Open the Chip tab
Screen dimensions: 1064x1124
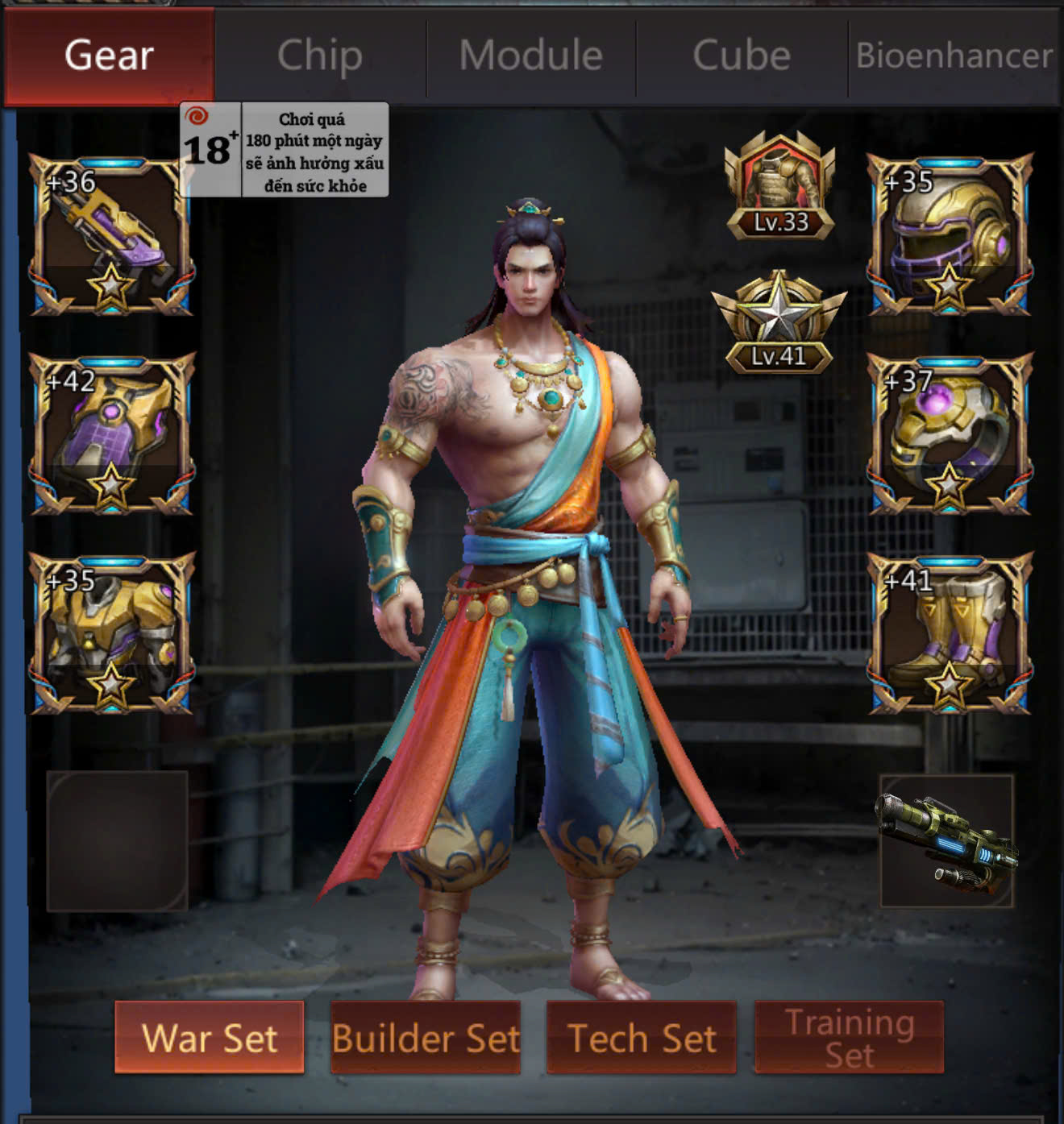tap(320, 56)
